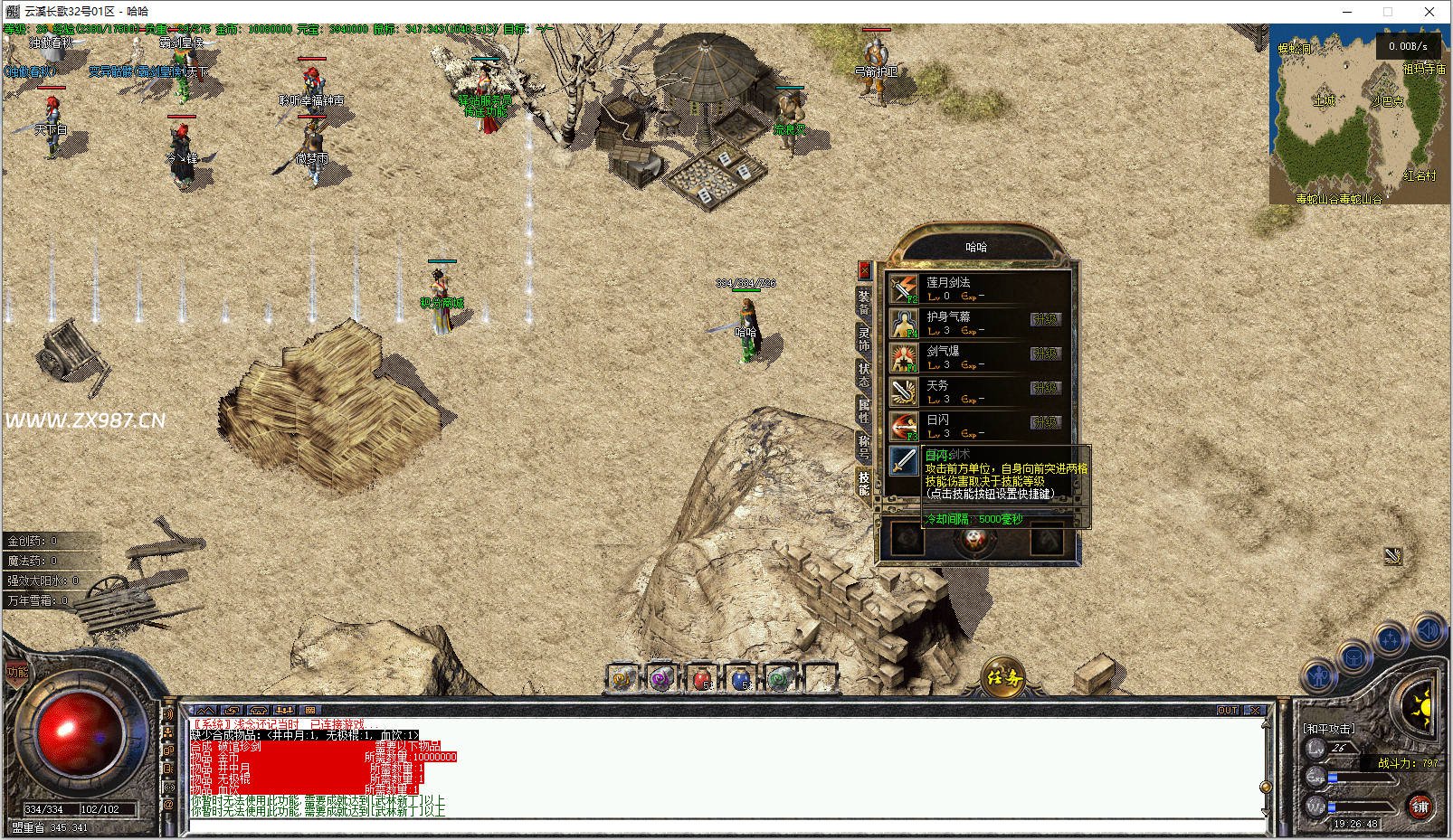Screen dimensions: 1453x840
Task: Upgrade the 日闪 skill
Action: [1045, 422]
